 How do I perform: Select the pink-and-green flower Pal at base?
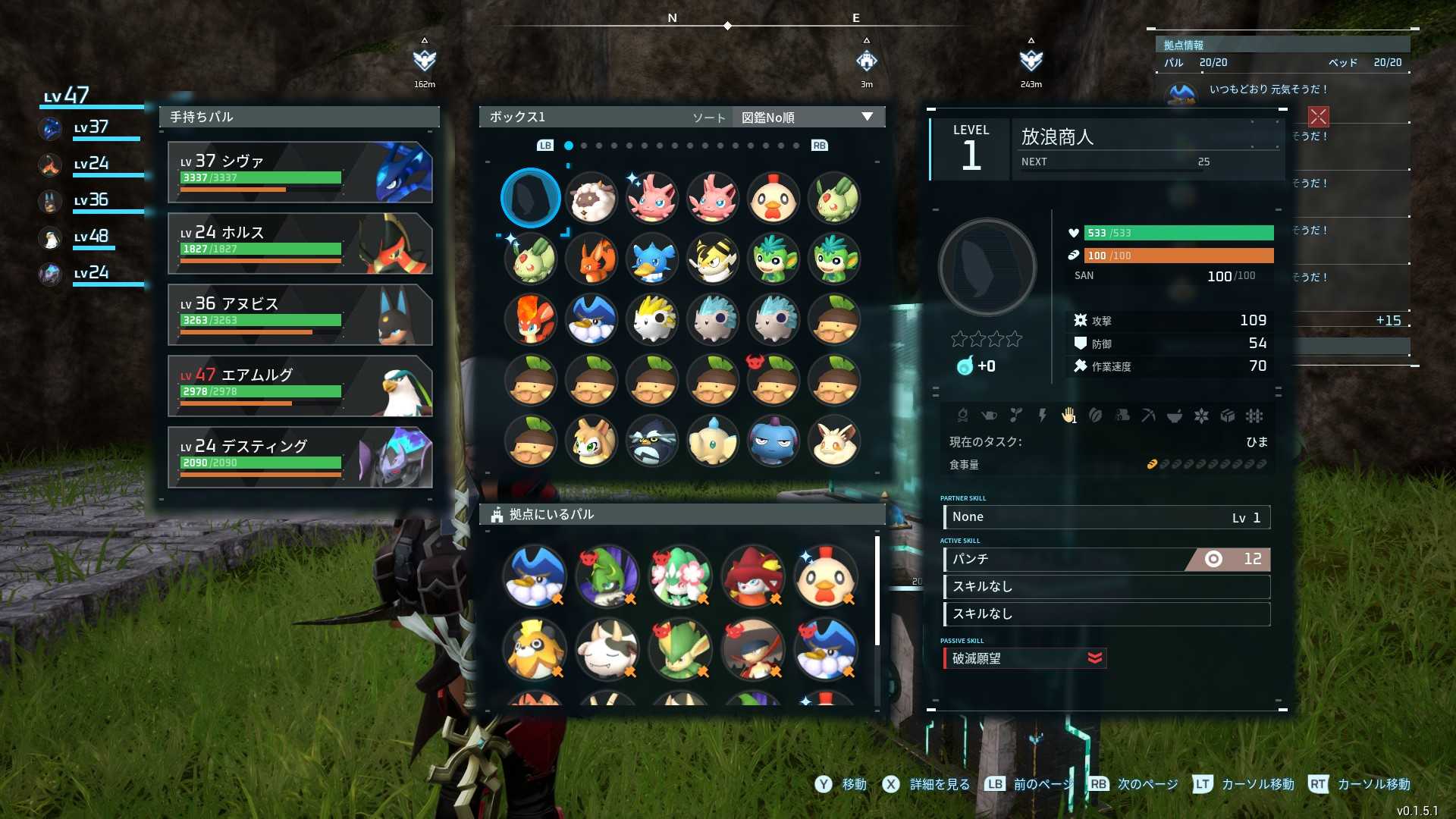point(680,577)
